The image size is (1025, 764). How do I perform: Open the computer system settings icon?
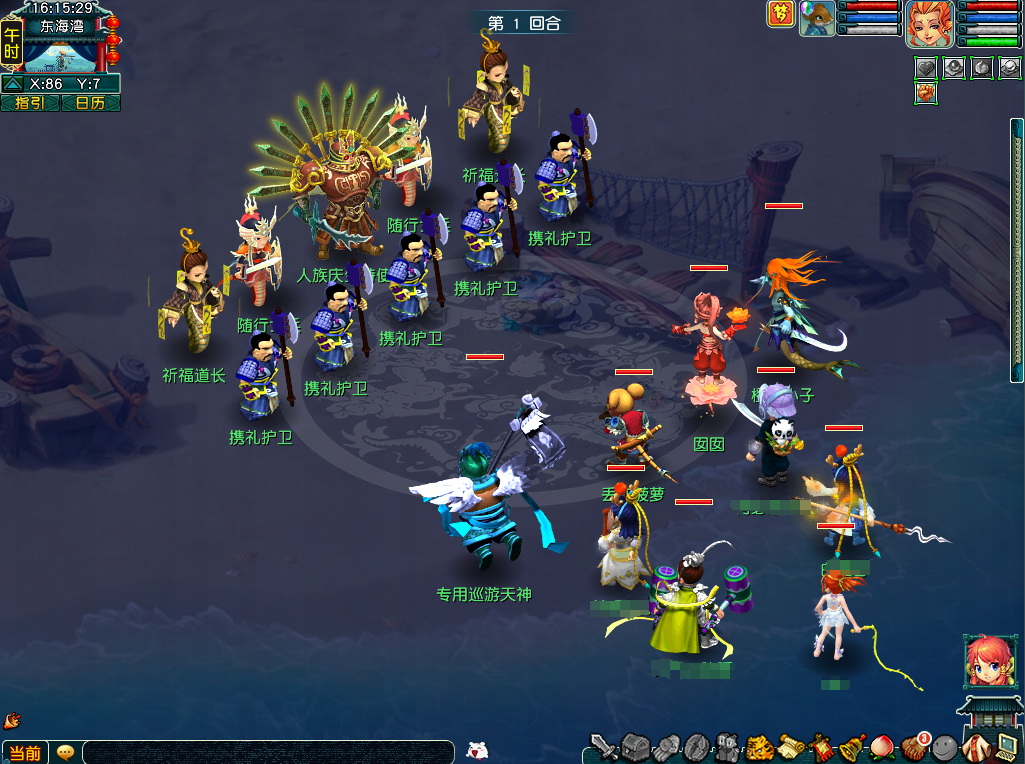point(1006,746)
